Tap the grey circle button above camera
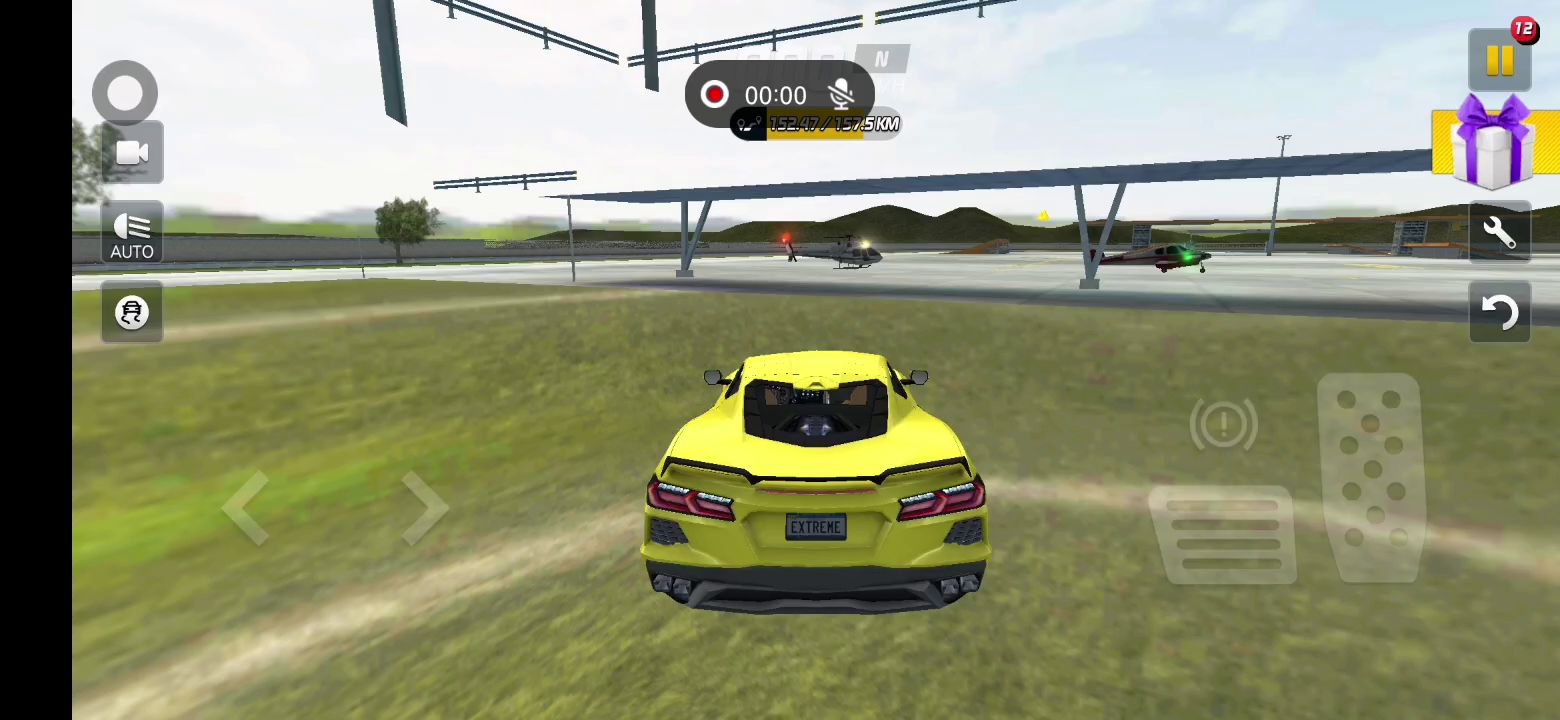Viewport: 1560px width, 720px height. (x=125, y=93)
